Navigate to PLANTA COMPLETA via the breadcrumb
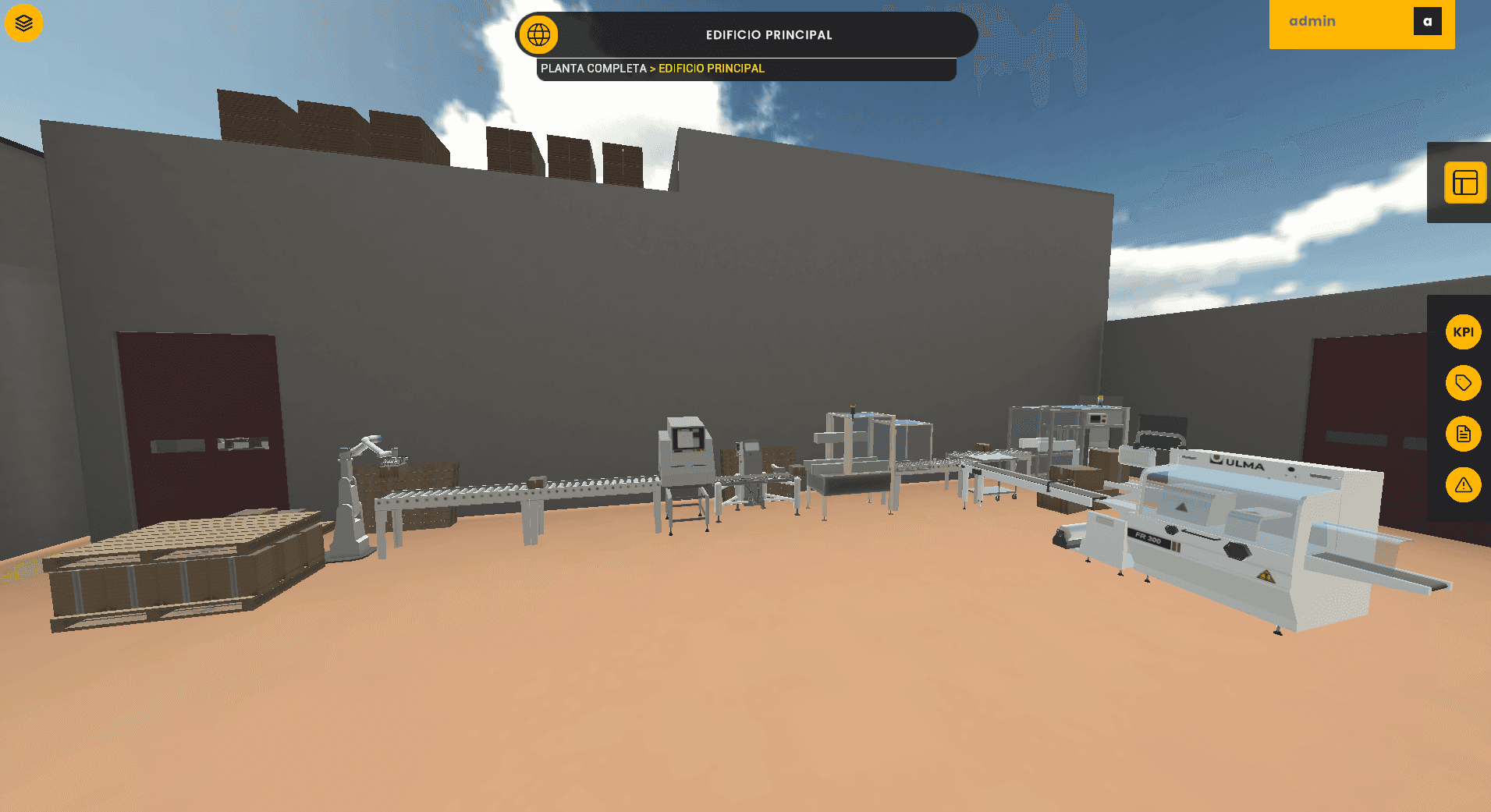Viewport: 1491px width, 812px height. coord(593,69)
